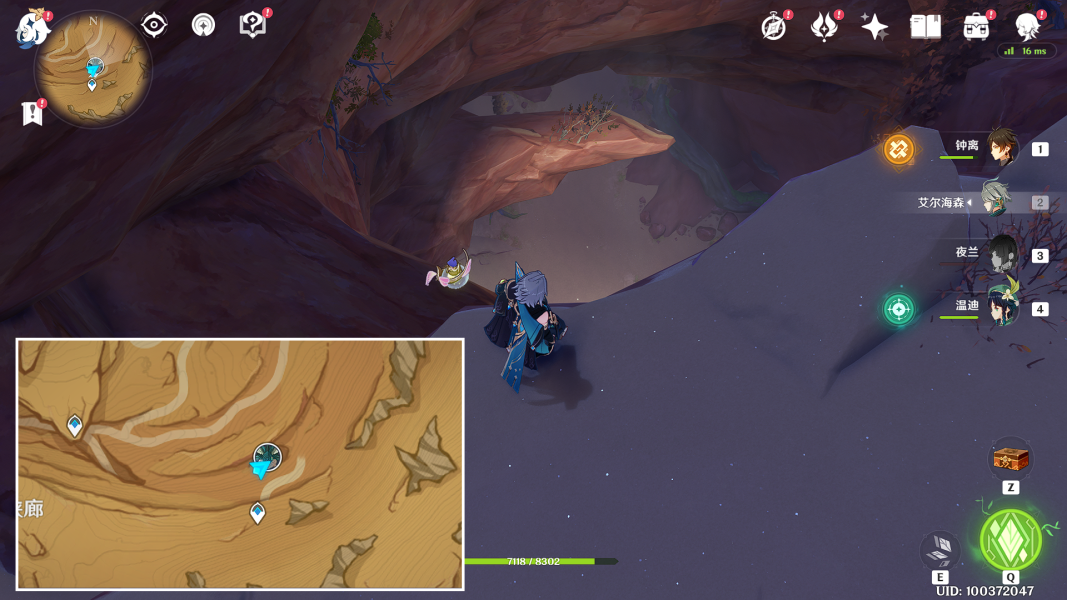Activate the green Elemental Burst skill
The height and width of the screenshot is (600, 1067).
click(1010, 540)
